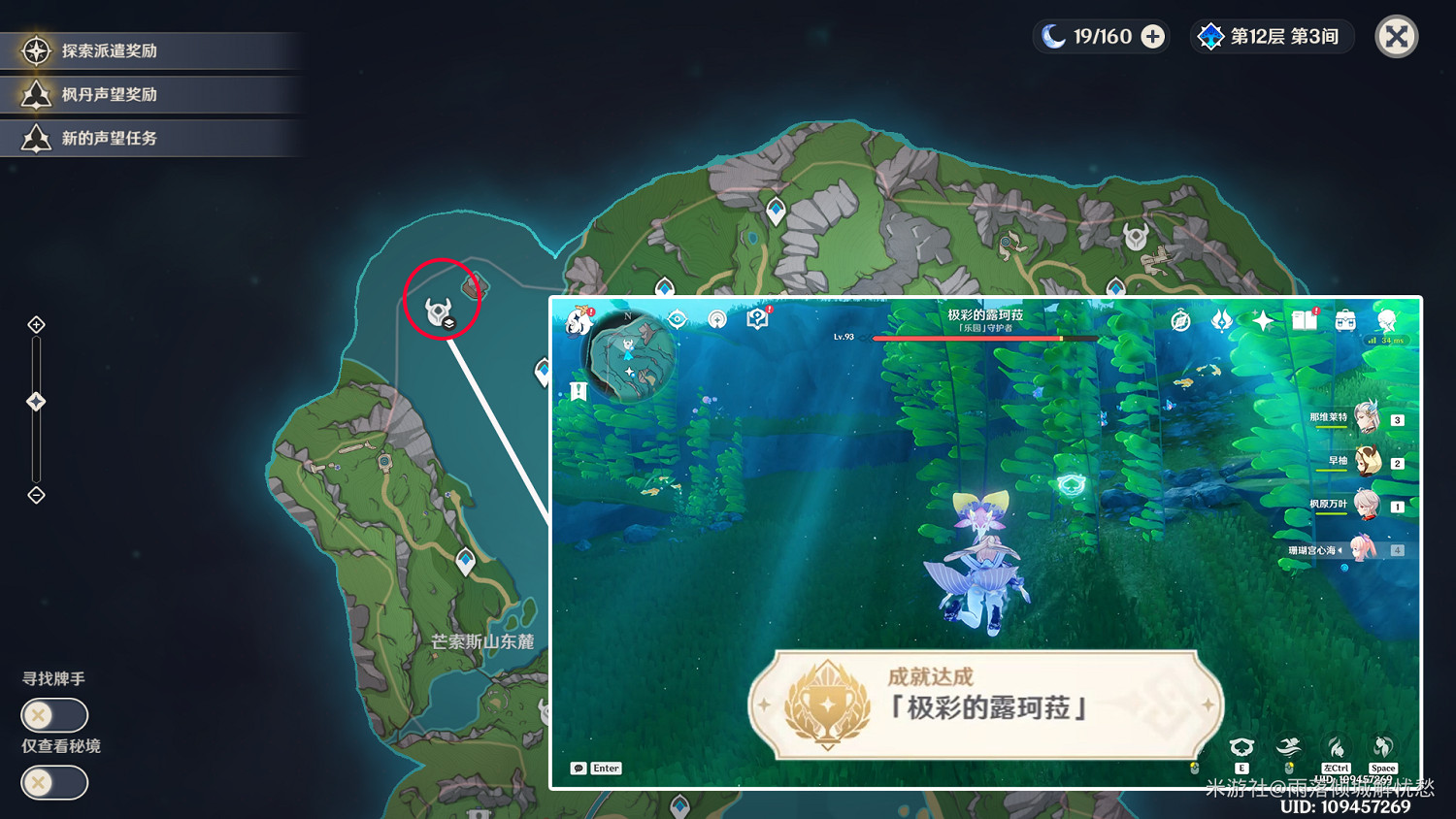Open the events compass icon
The image size is (1456, 819).
pos(1179,320)
